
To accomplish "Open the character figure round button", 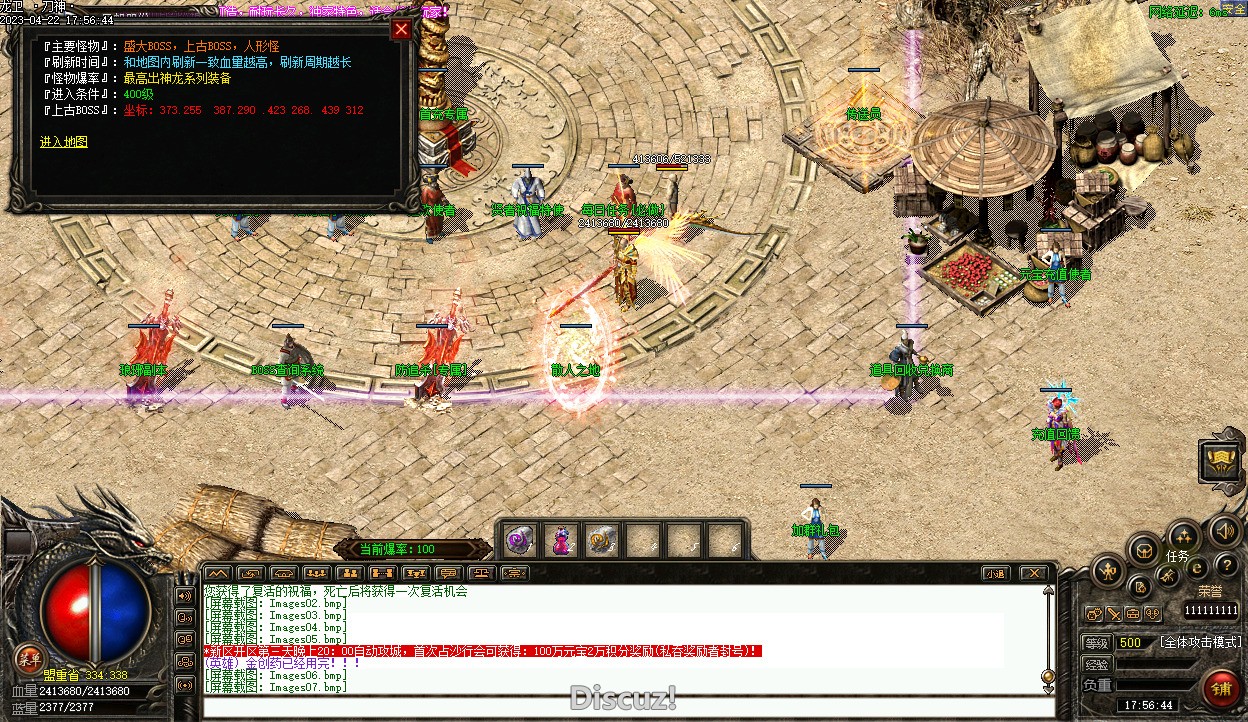I will 1108,571.
